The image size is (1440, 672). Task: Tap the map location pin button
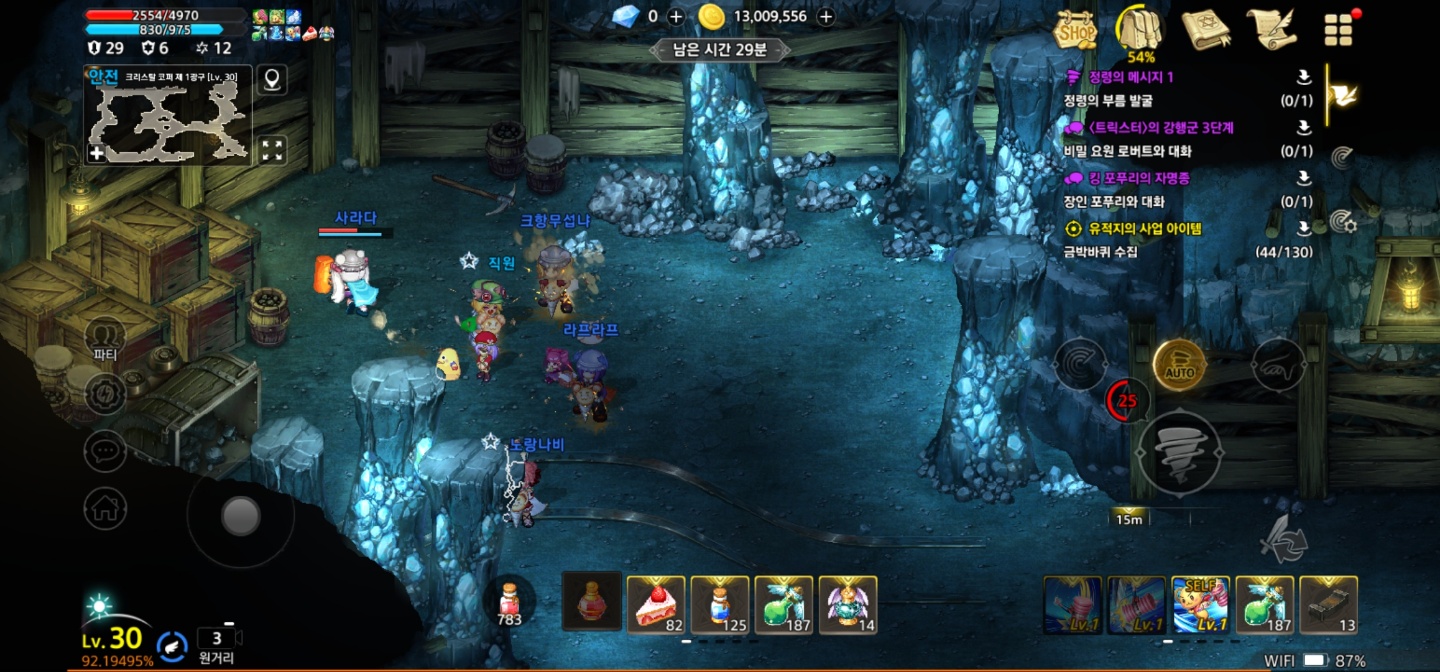pos(271,79)
